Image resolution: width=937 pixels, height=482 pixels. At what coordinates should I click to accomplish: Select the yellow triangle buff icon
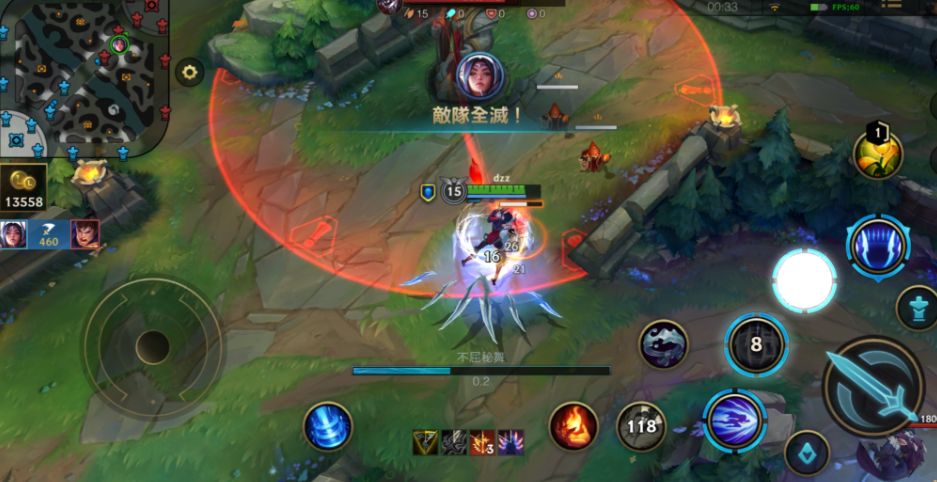coord(426,442)
